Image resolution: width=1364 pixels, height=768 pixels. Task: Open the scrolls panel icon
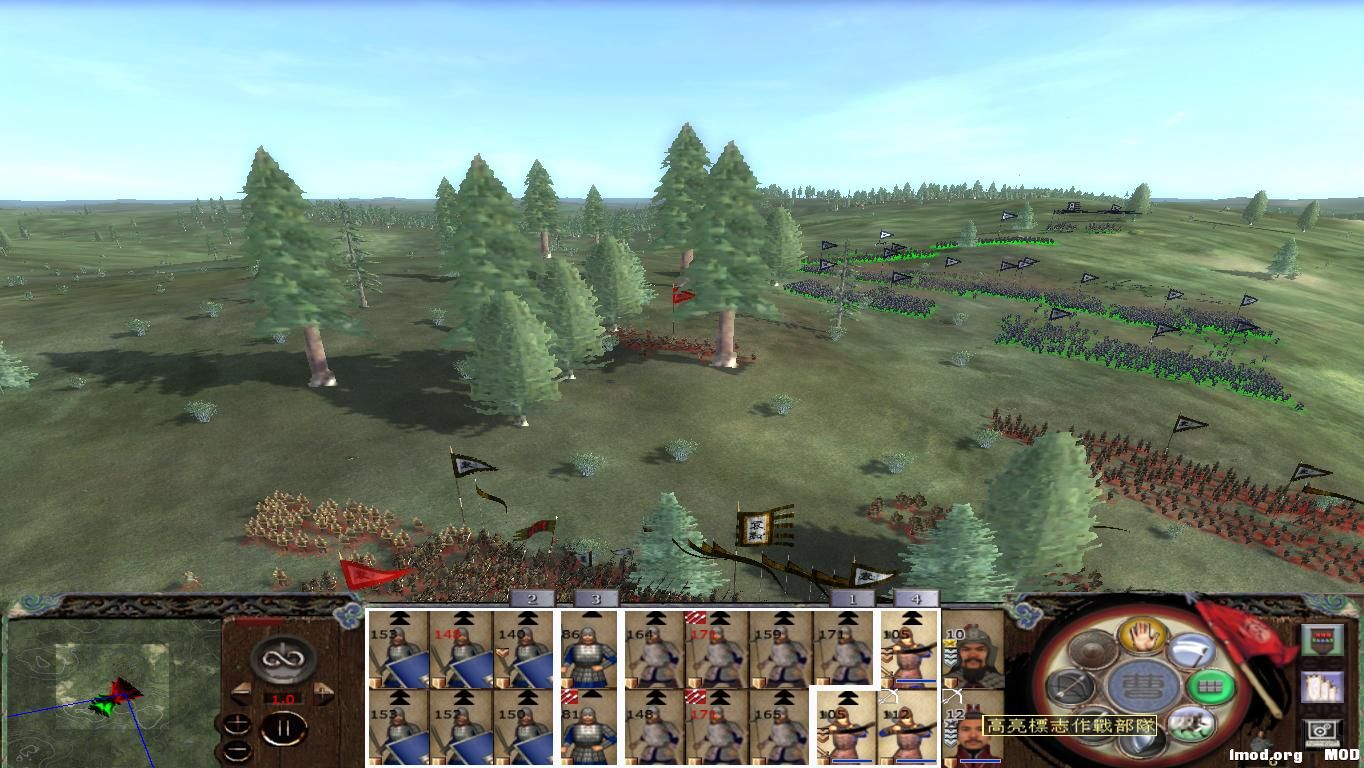coord(1324,688)
